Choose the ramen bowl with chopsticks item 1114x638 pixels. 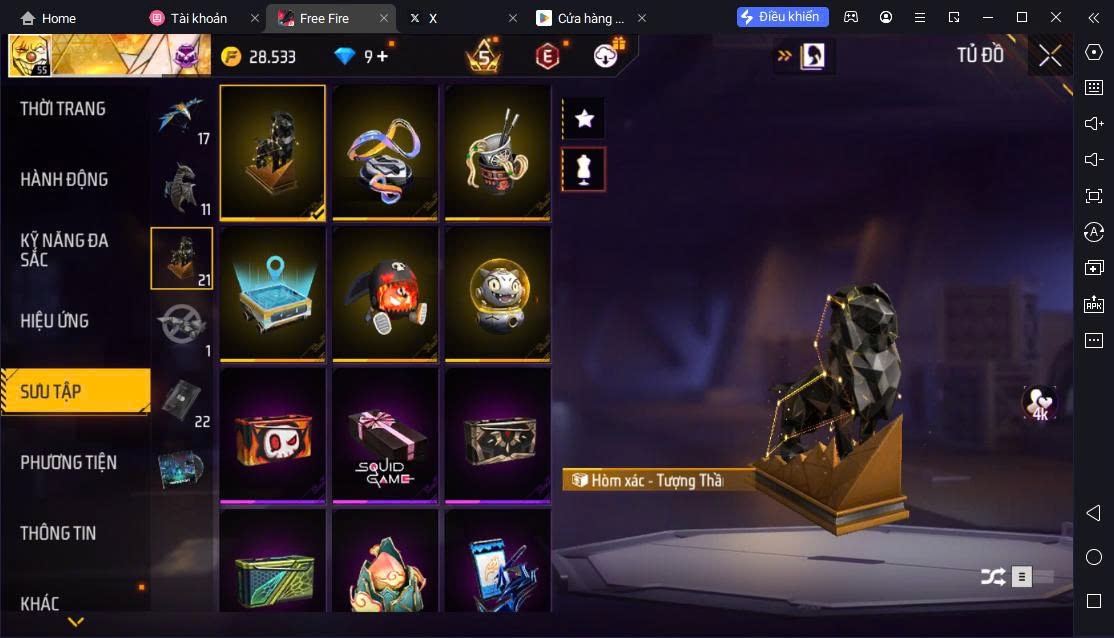click(497, 151)
